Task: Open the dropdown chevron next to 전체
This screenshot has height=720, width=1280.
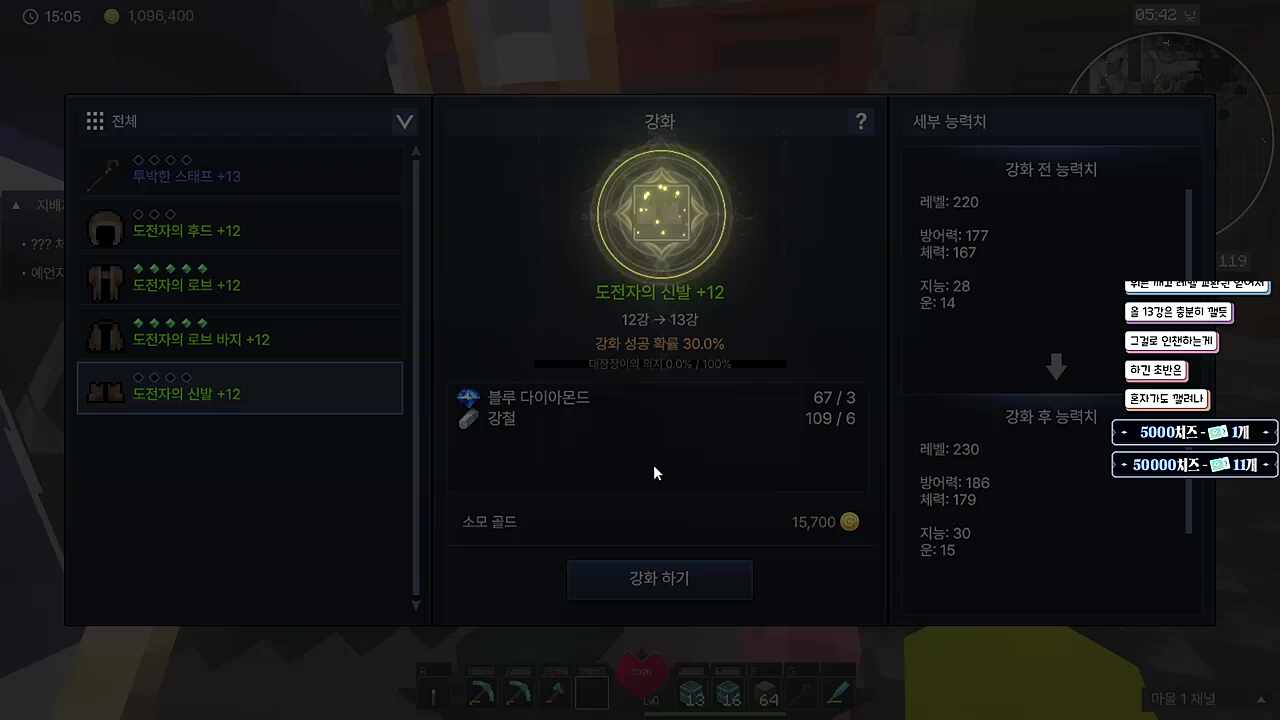Action: pyautogui.click(x=404, y=120)
